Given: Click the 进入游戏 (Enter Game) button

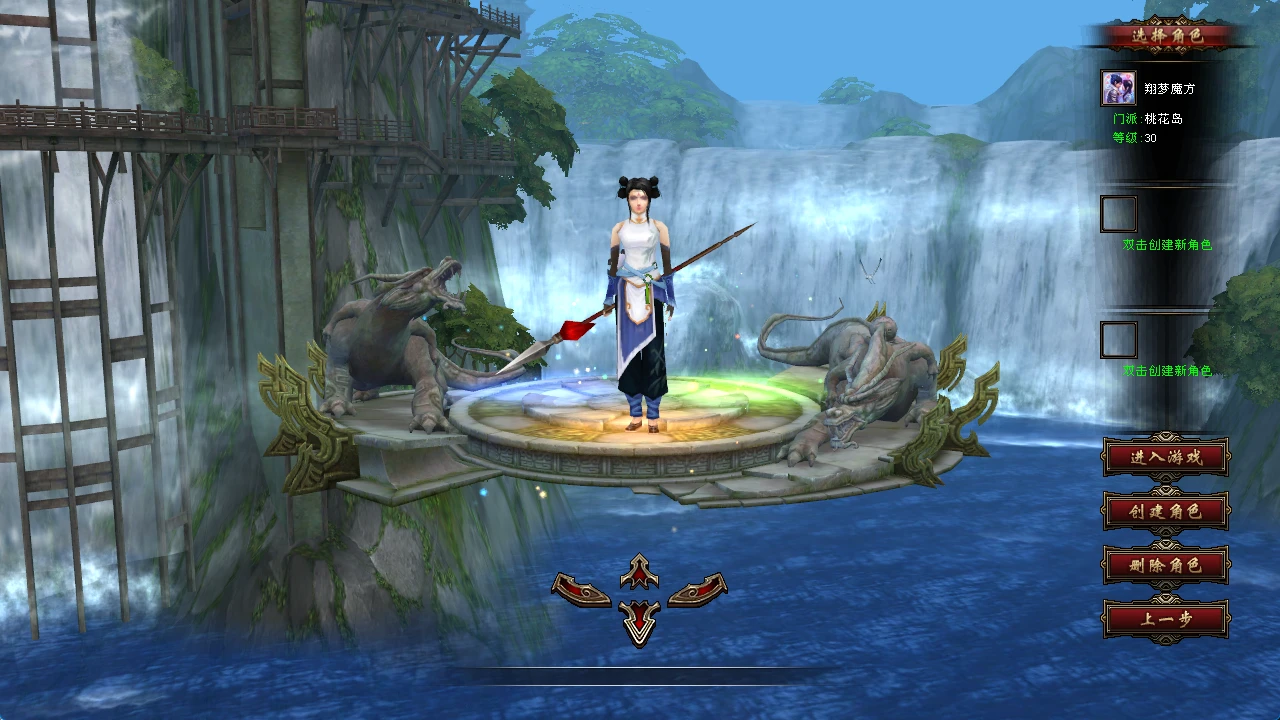Looking at the screenshot, I should [1165, 458].
